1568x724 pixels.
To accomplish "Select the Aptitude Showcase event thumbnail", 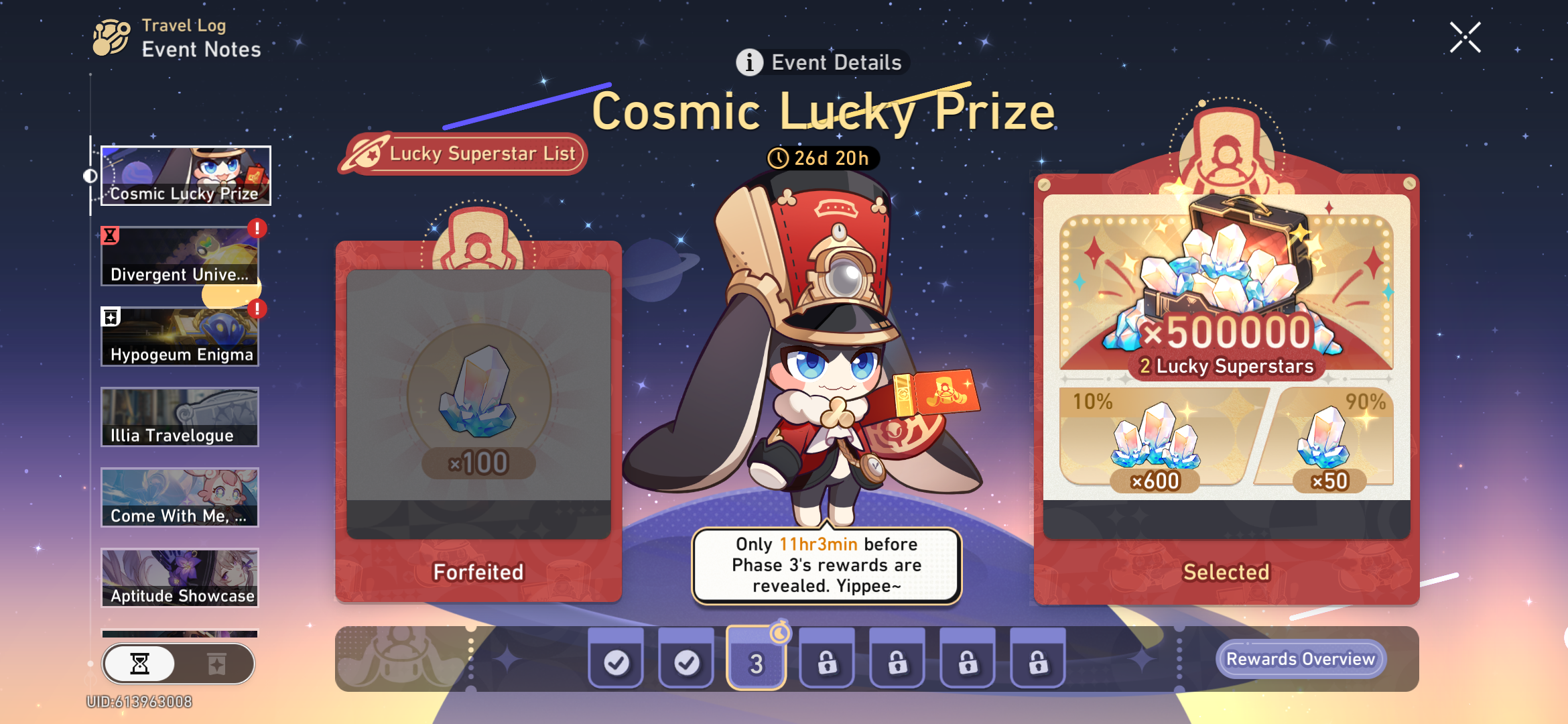I will click(x=179, y=578).
